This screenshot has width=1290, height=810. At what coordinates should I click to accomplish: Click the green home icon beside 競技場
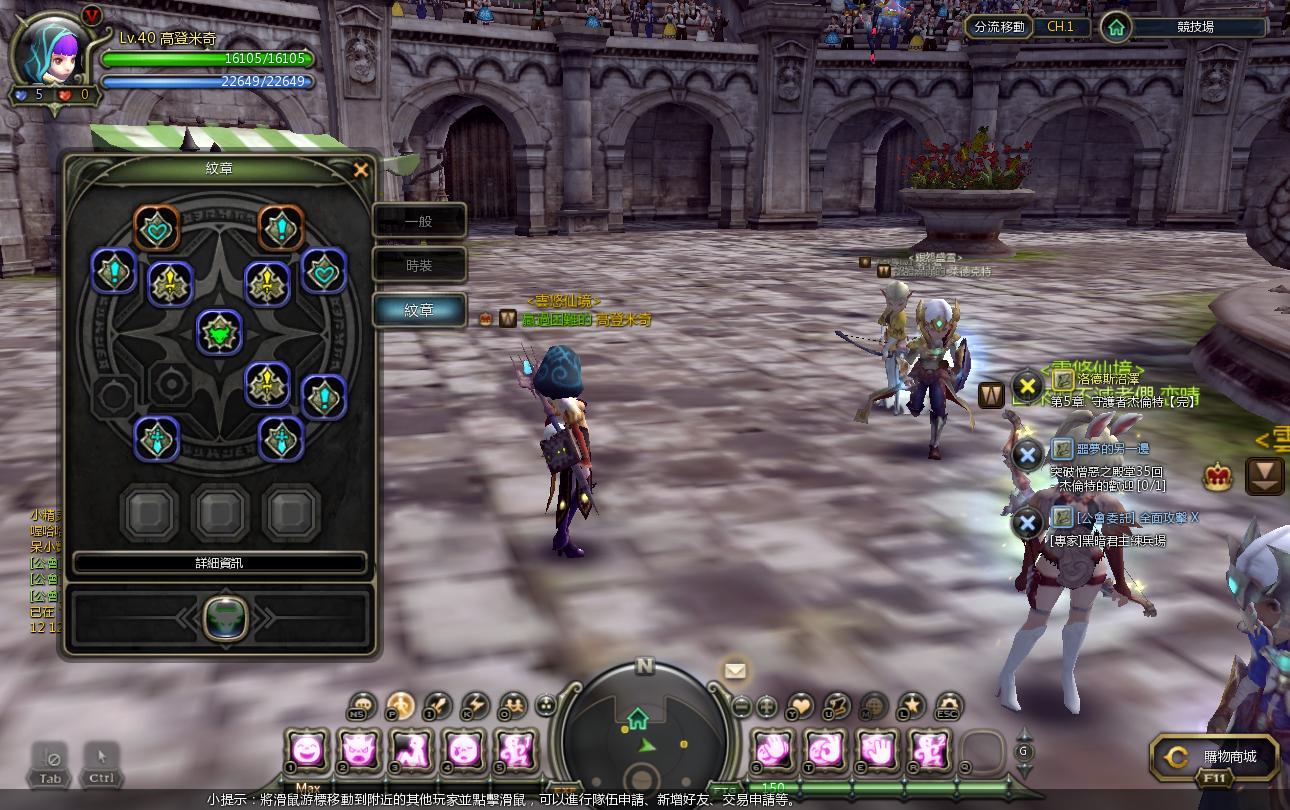point(1116,27)
